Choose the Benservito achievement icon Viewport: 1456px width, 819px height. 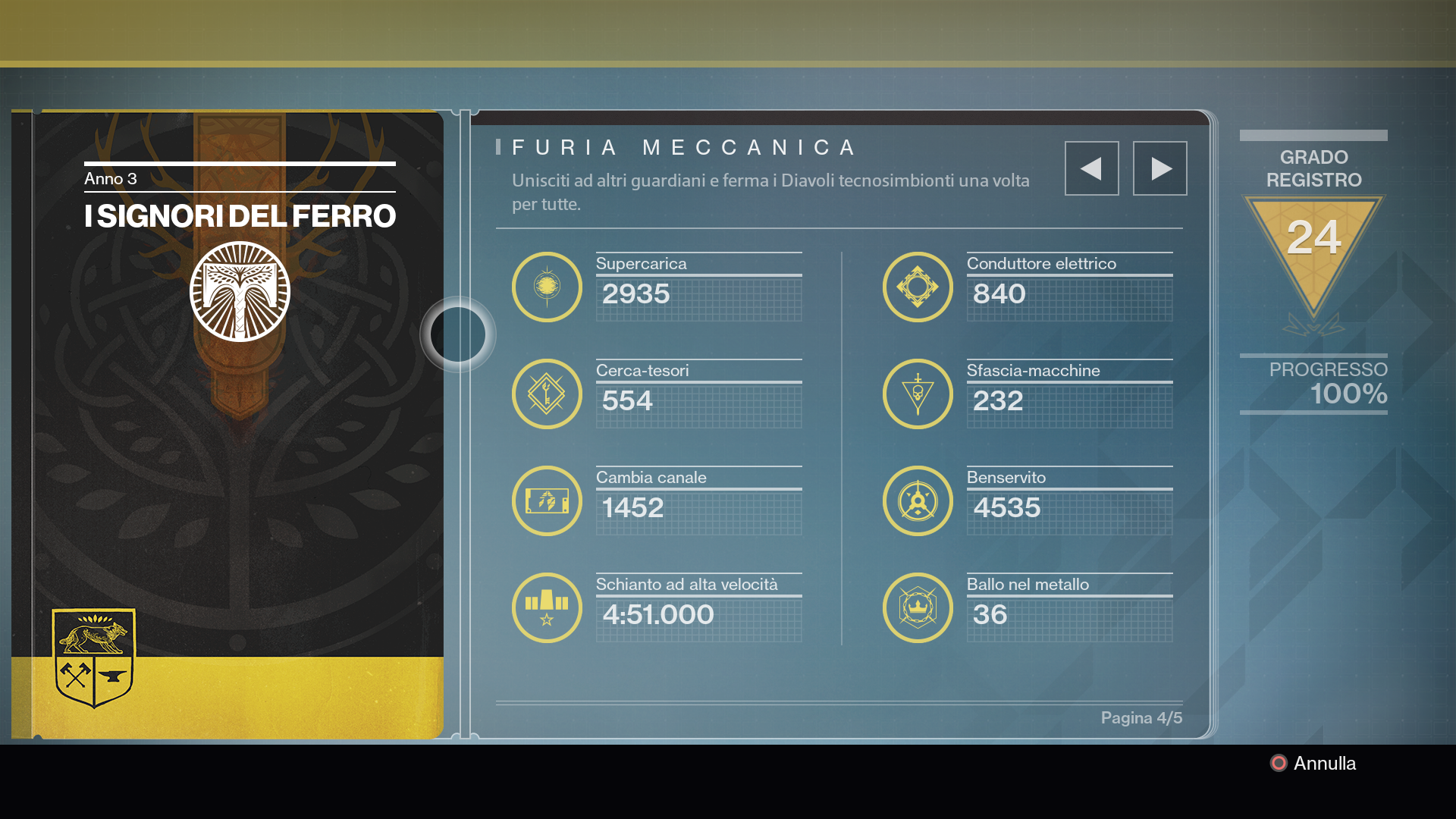(918, 501)
